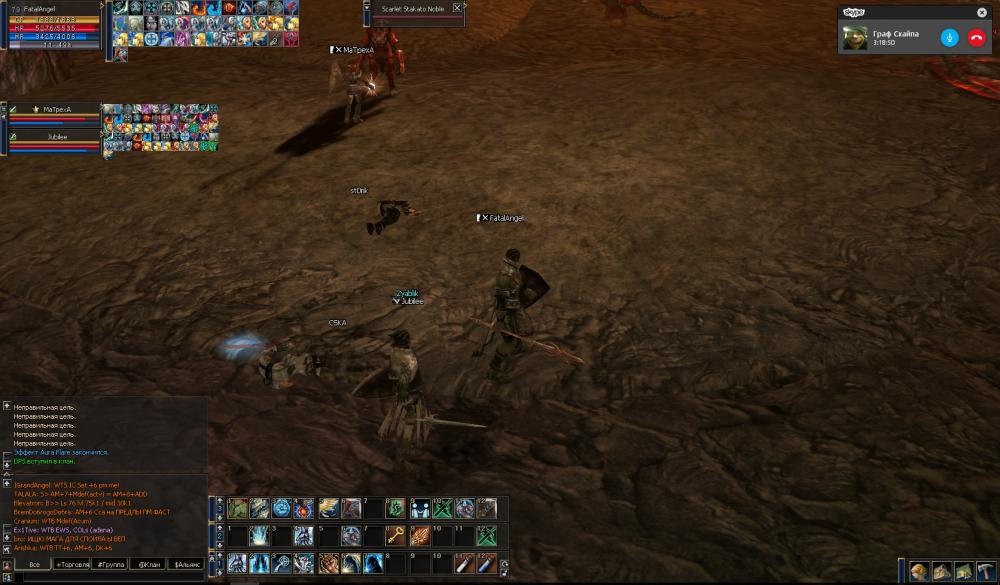The image size is (1000, 585).
Task: Close the Scarlet Stakato Noble target window
Action: click(457, 8)
